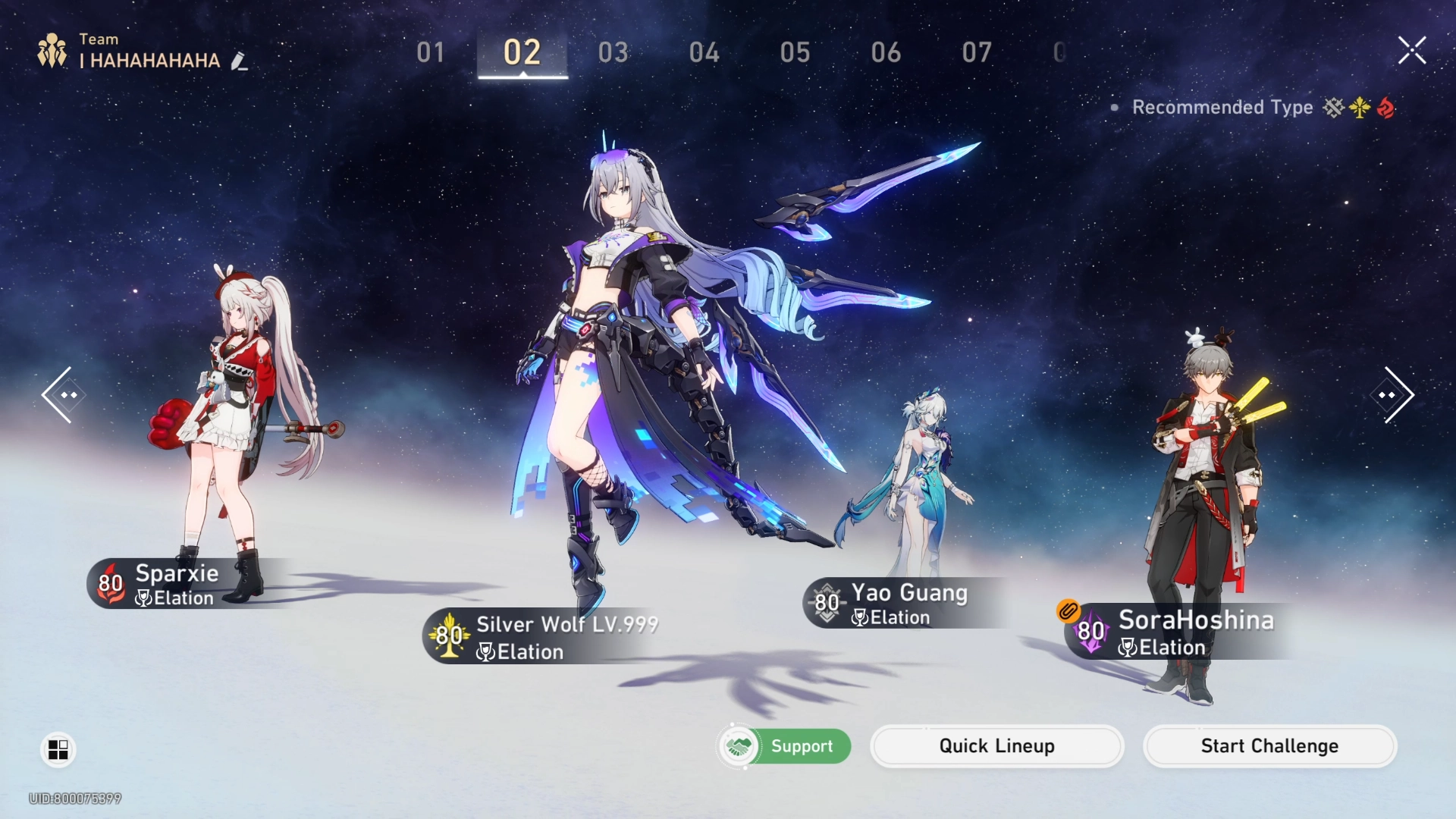Open the four-square grid view button

click(58, 749)
